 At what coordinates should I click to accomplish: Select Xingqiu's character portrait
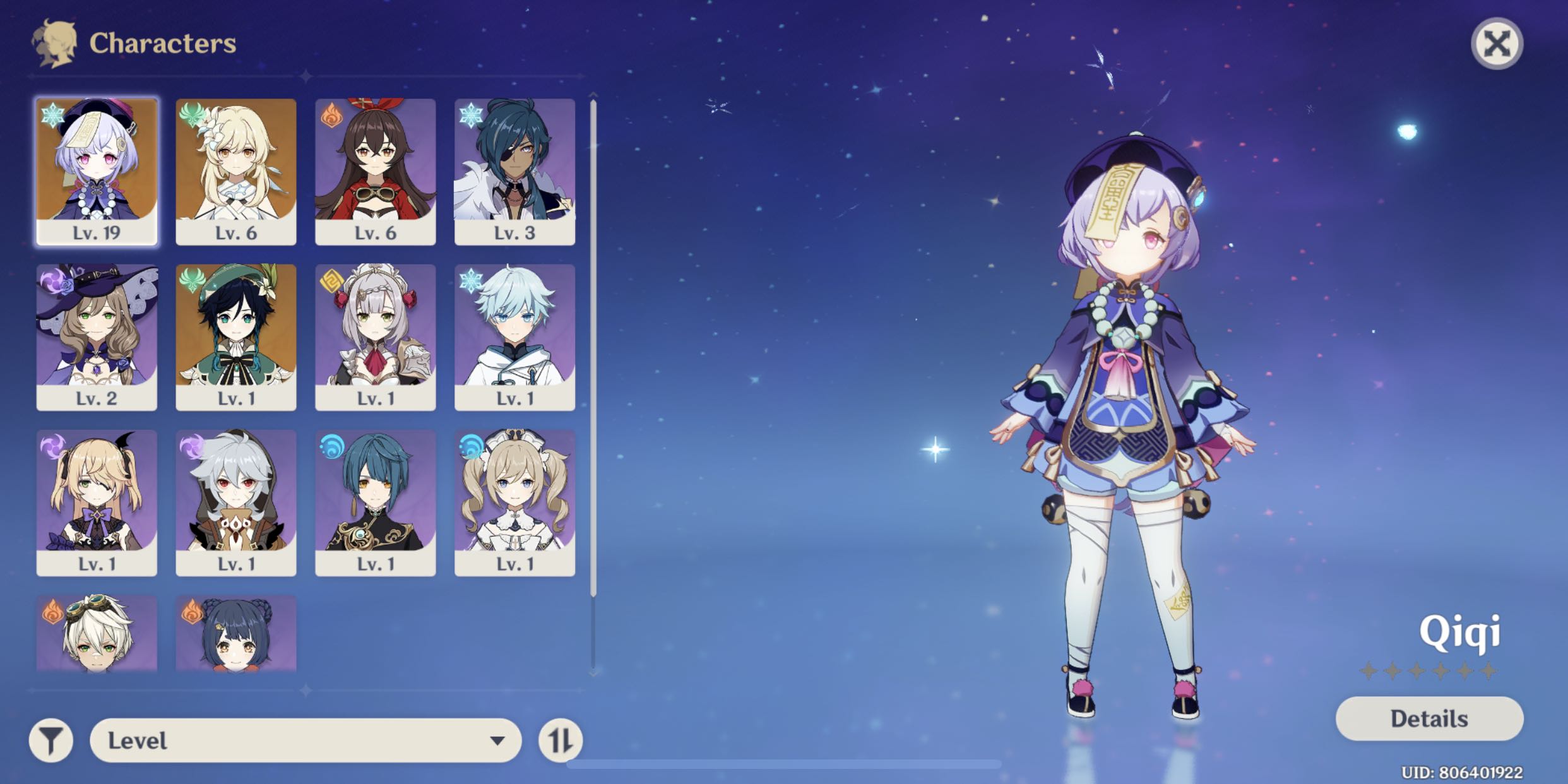pos(376,502)
